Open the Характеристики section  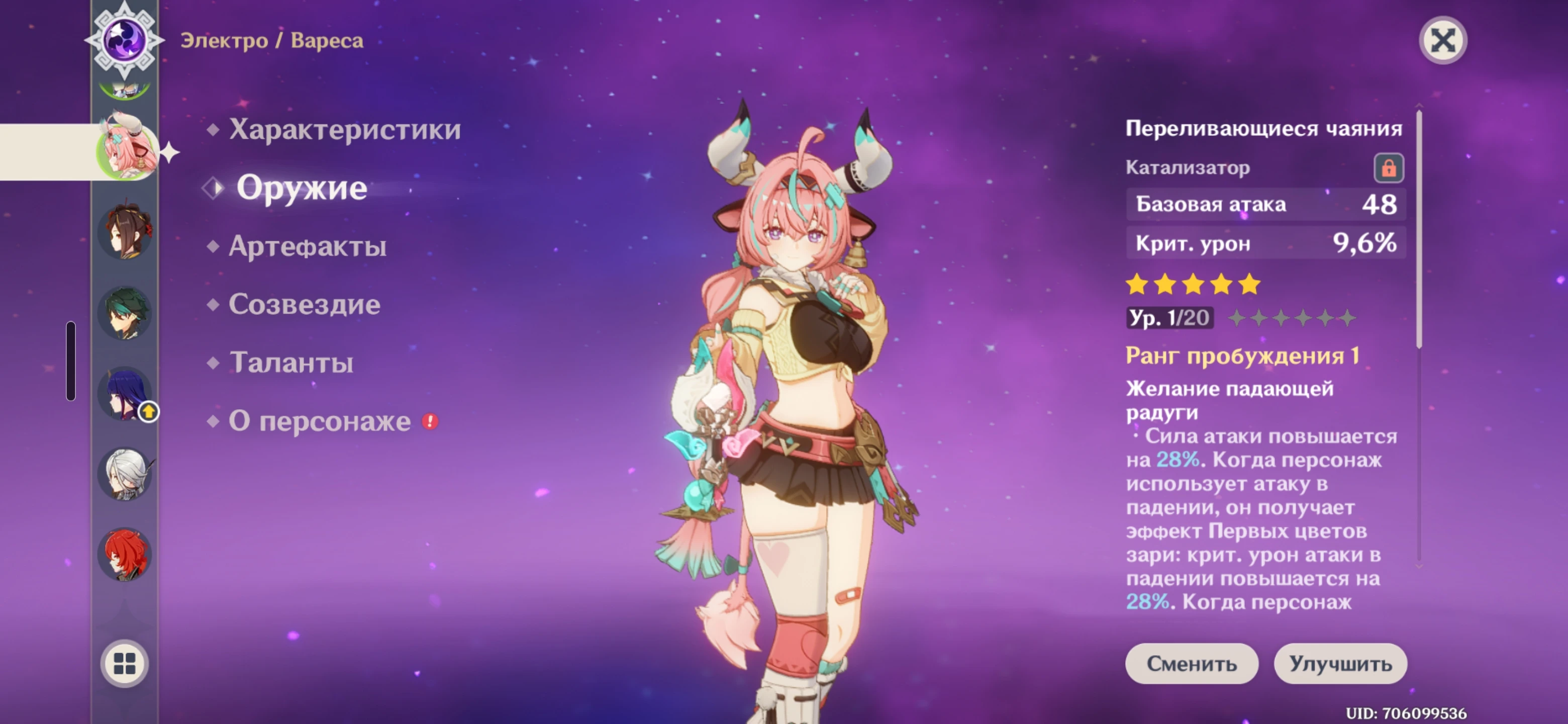click(x=345, y=129)
